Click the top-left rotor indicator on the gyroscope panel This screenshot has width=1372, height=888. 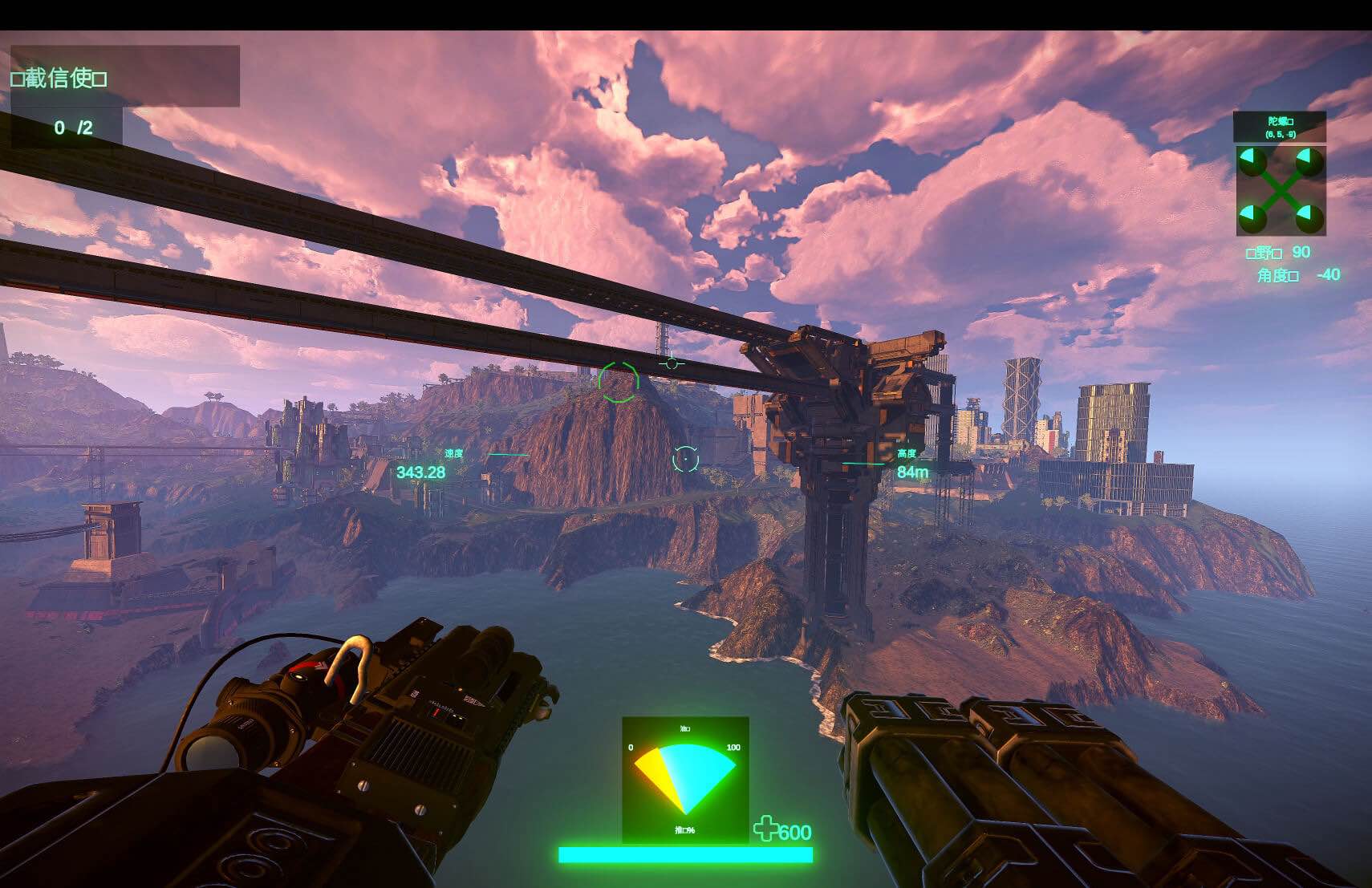pyautogui.click(x=1252, y=163)
